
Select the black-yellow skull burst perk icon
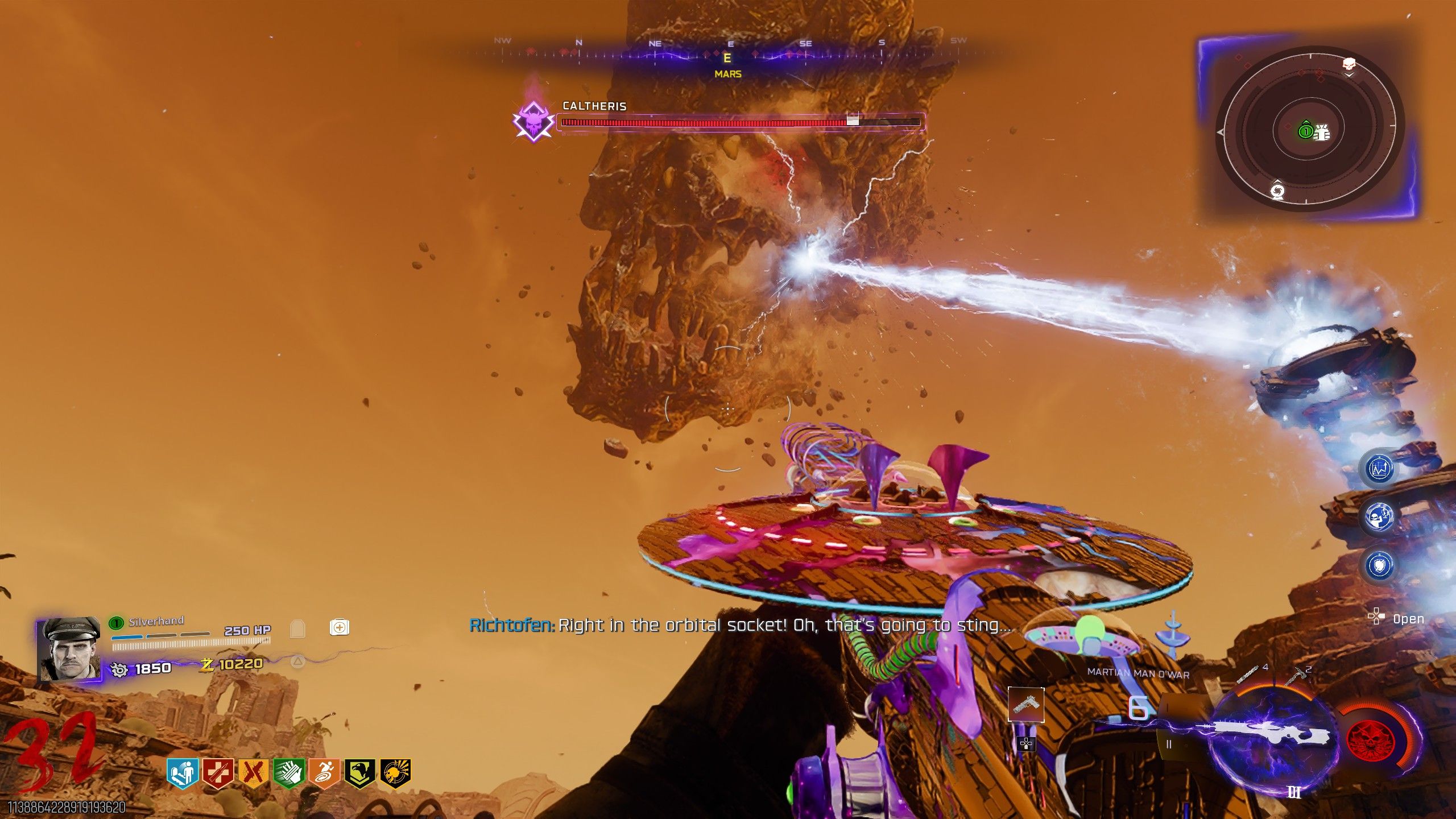(x=395, y=773)
